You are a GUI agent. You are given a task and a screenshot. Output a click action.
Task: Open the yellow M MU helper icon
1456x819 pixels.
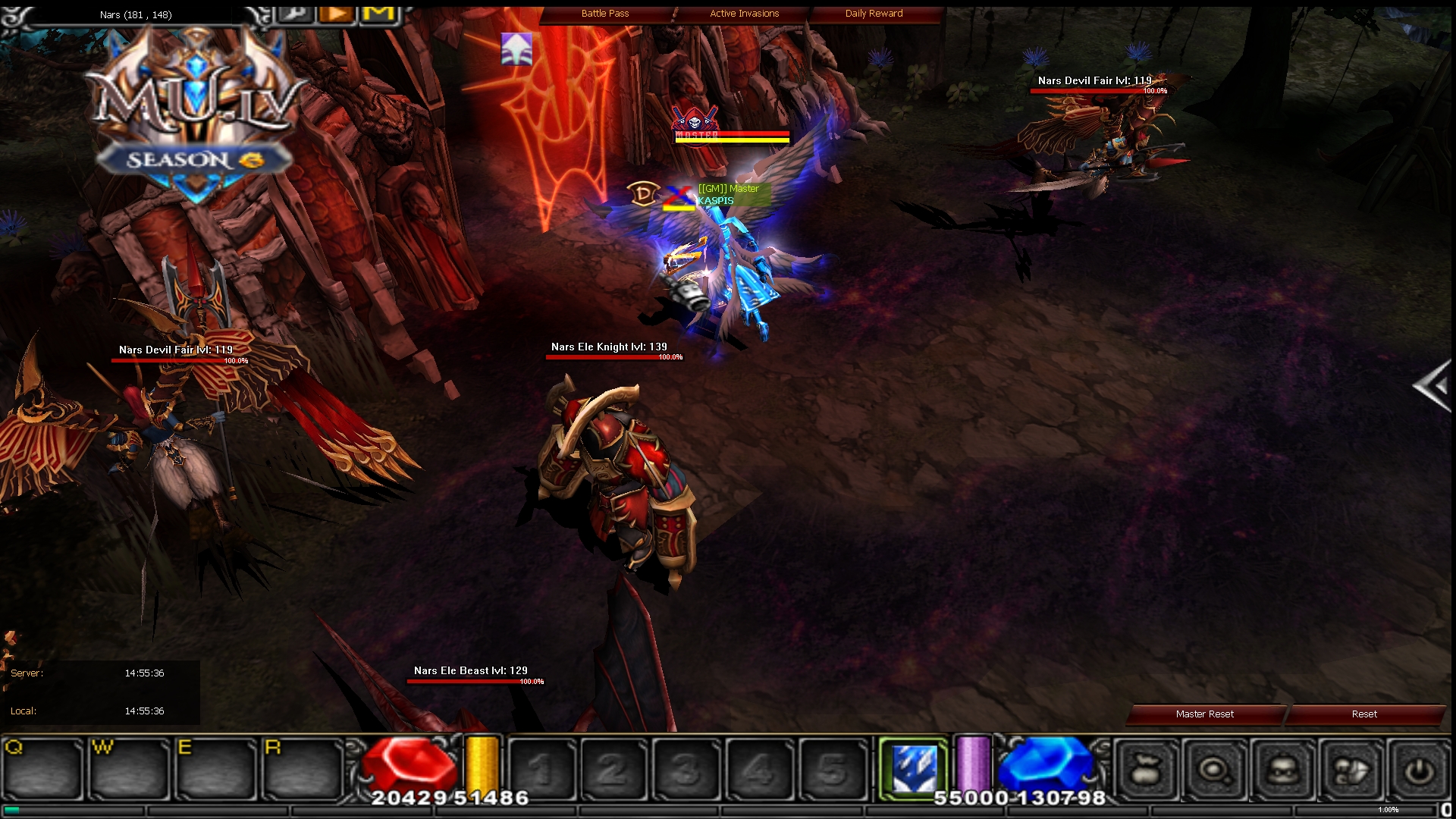pos(378,13)
